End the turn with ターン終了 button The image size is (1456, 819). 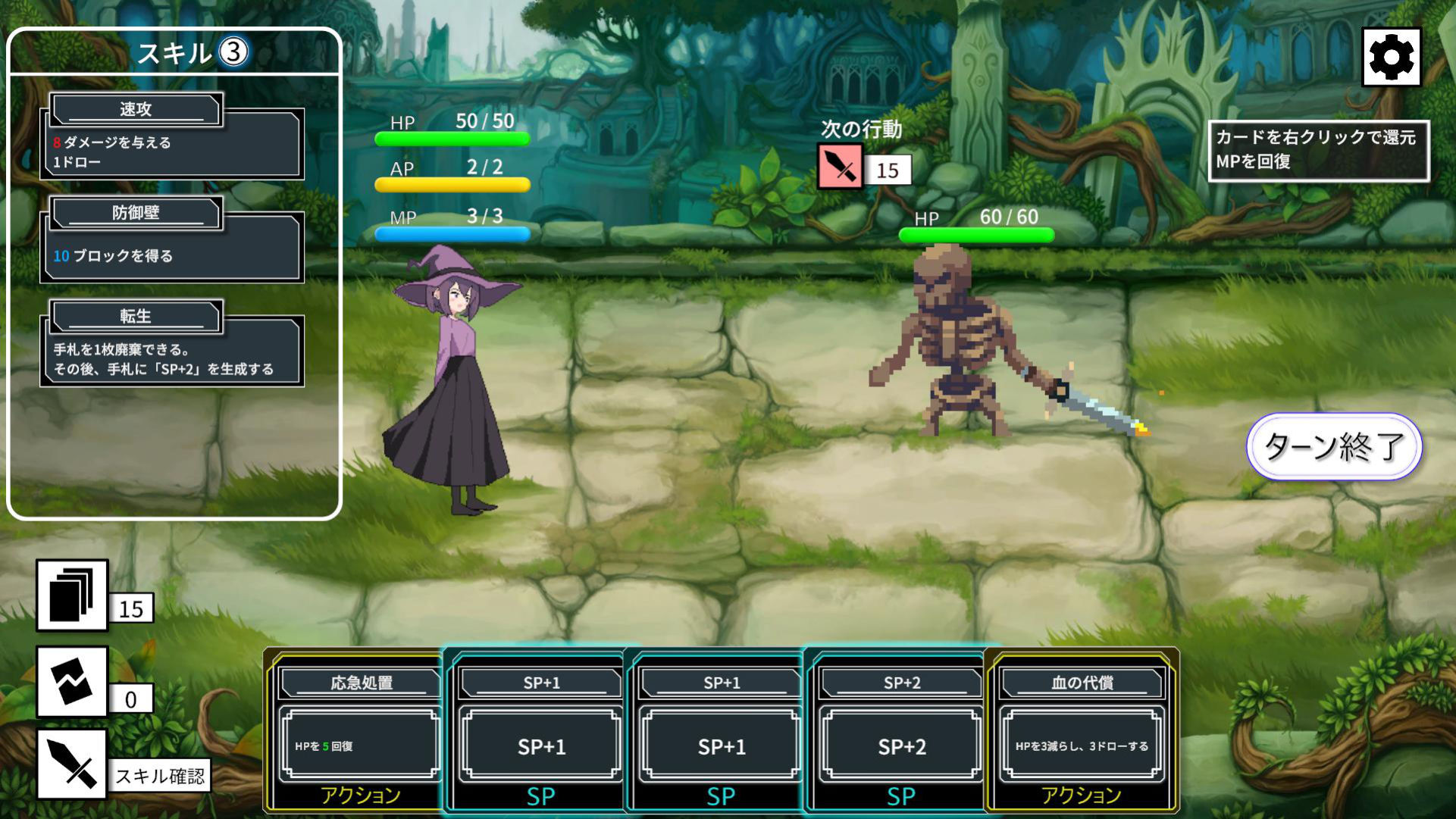(x=1334, y=446)
